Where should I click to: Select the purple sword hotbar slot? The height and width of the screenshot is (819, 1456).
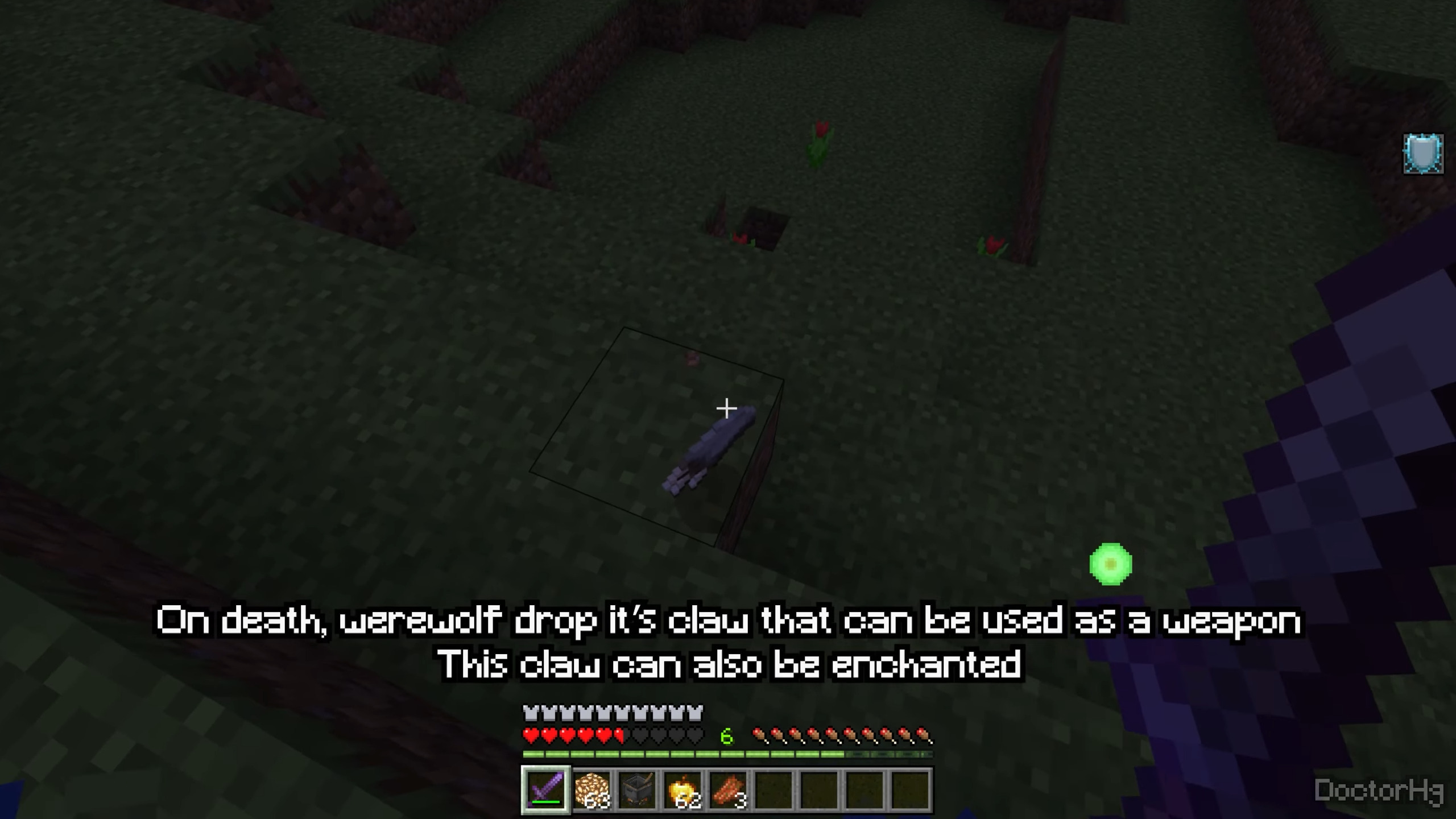(x=545, y=789)
